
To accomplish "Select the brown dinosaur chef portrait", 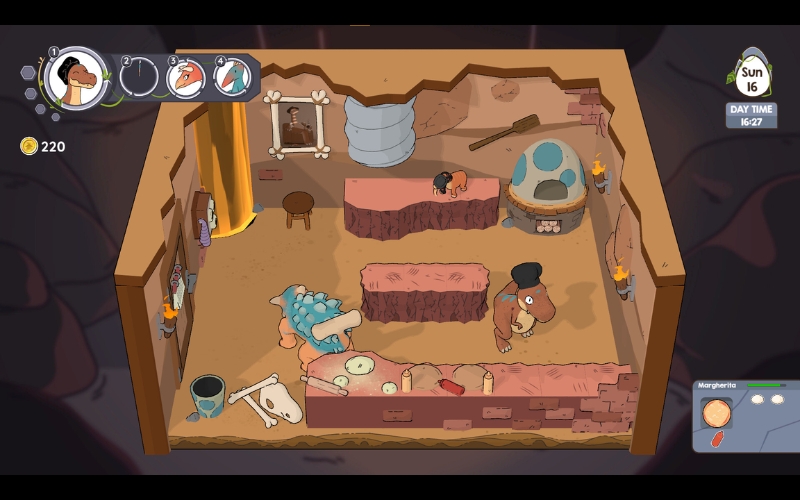I will tap(76, 78).
